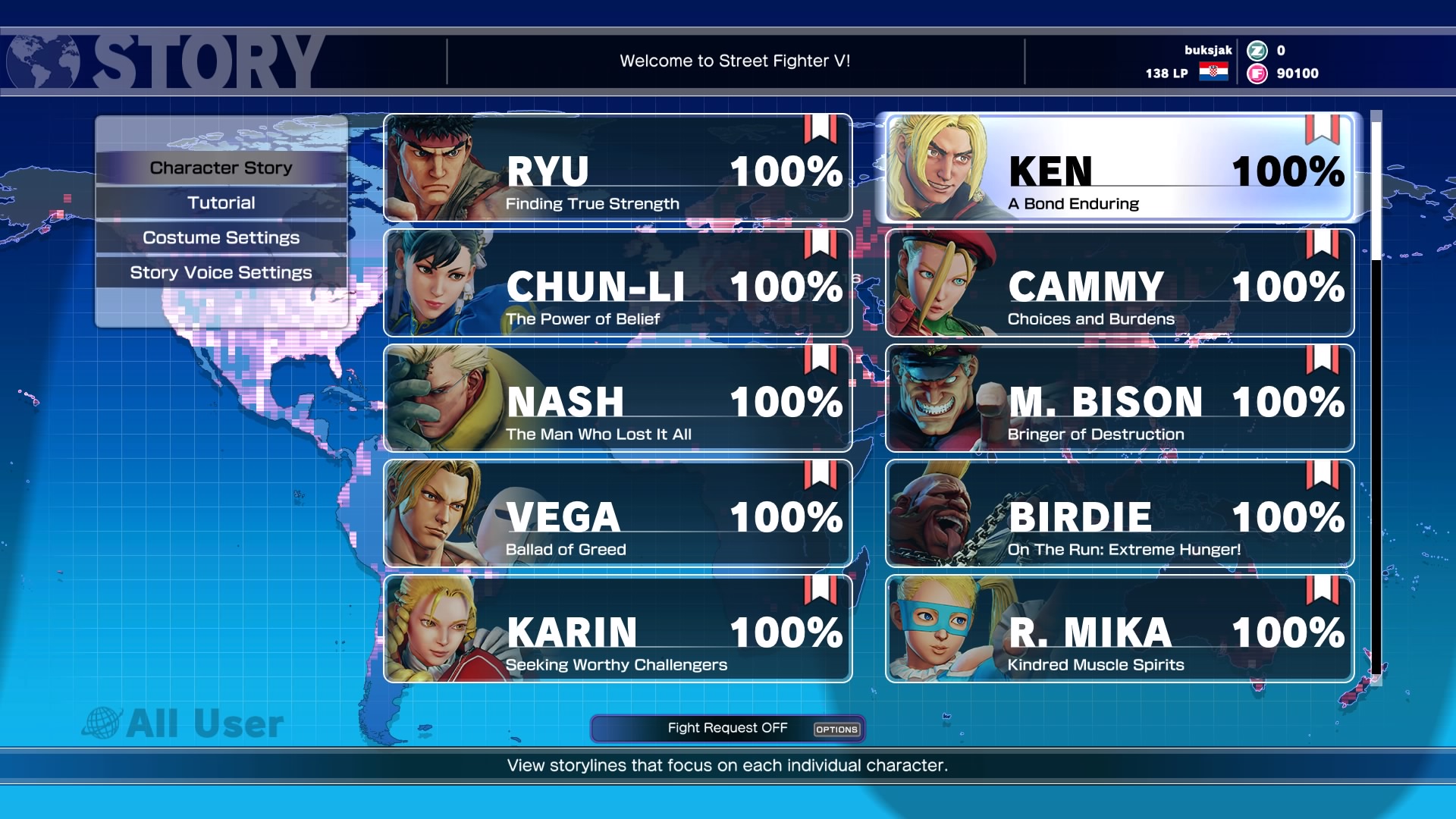Screen dimensions: 1456x819
Task: Pick Chun-Li's story The Power of Belief
Action: coord(617,284)
